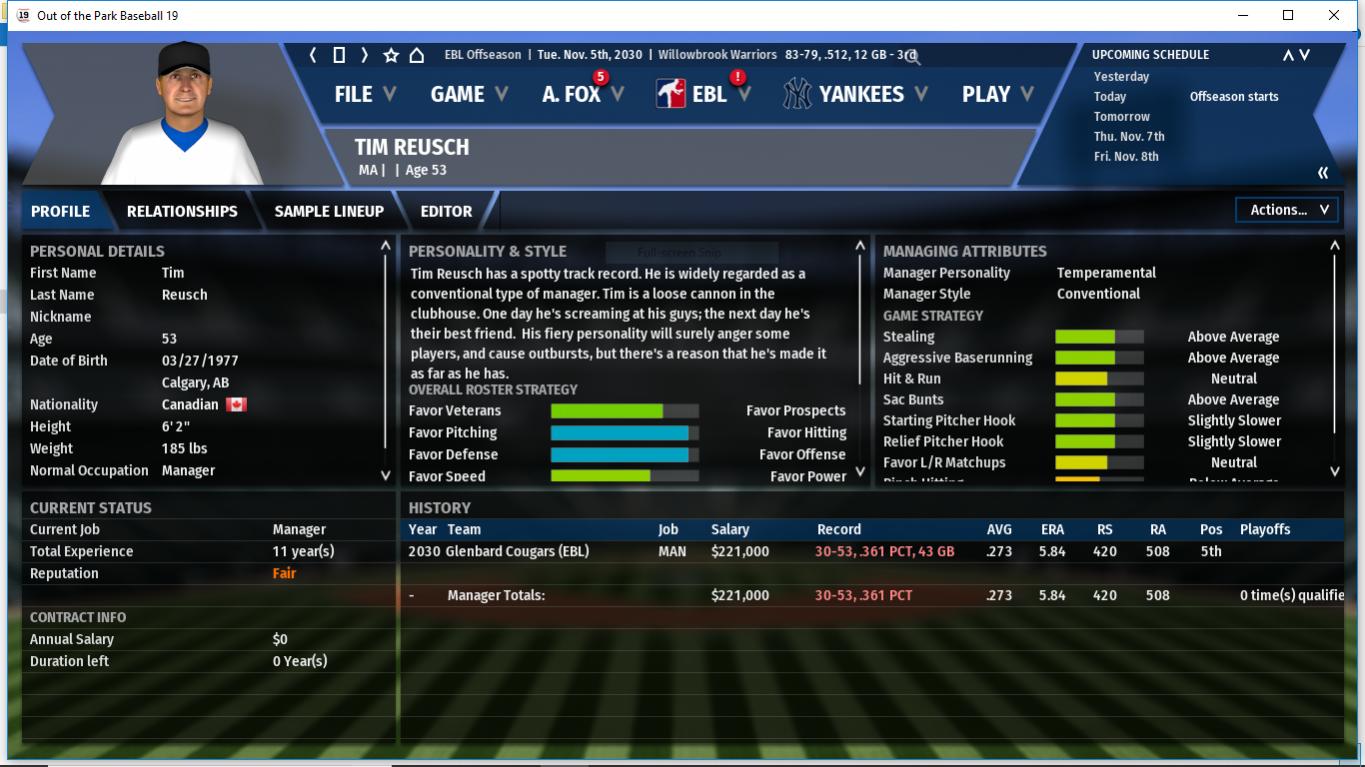
Task: Close the Out of the Park Baseball window
Action: tap(1333, 15)
